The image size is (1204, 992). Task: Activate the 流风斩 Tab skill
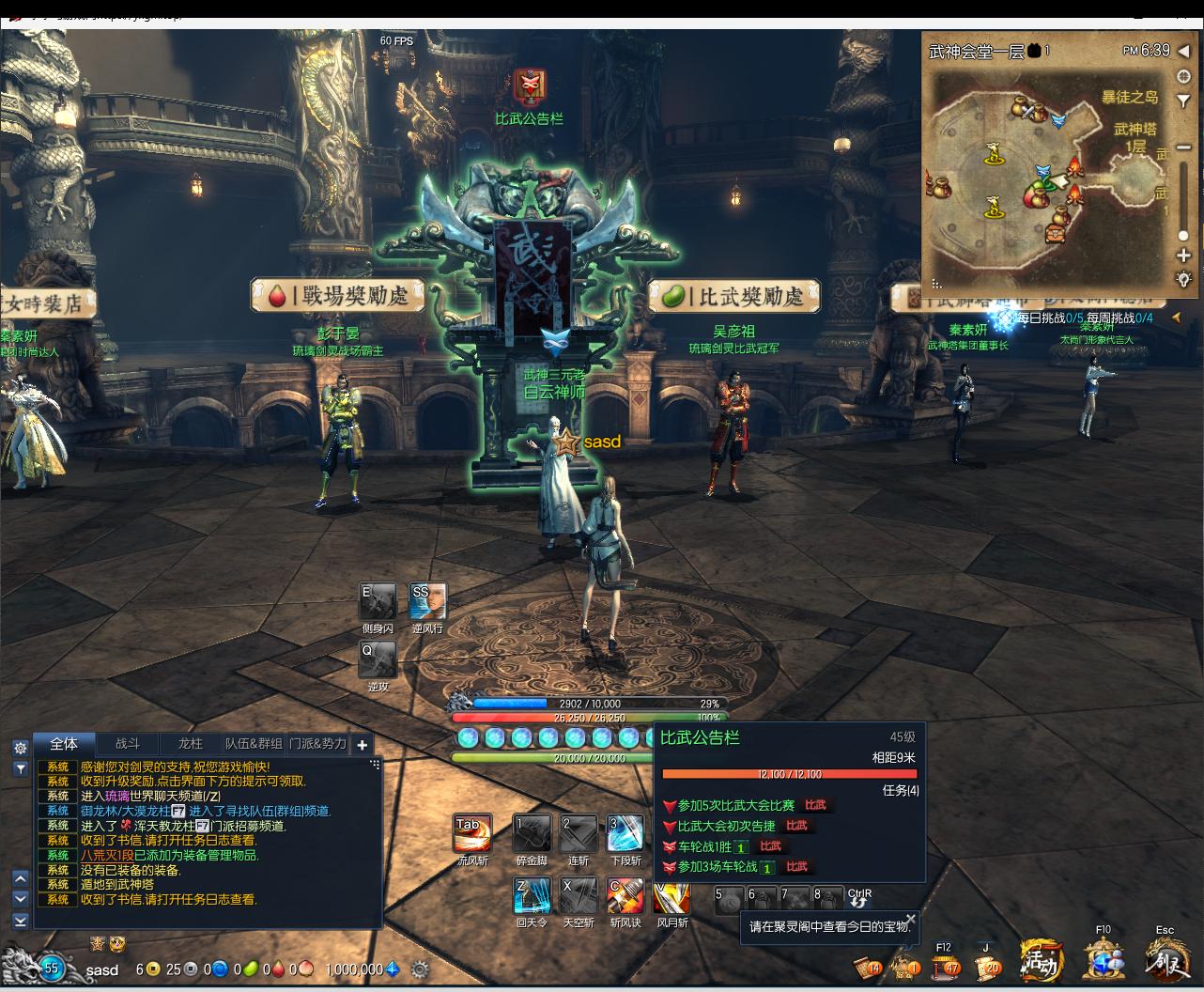coord(472,833)
